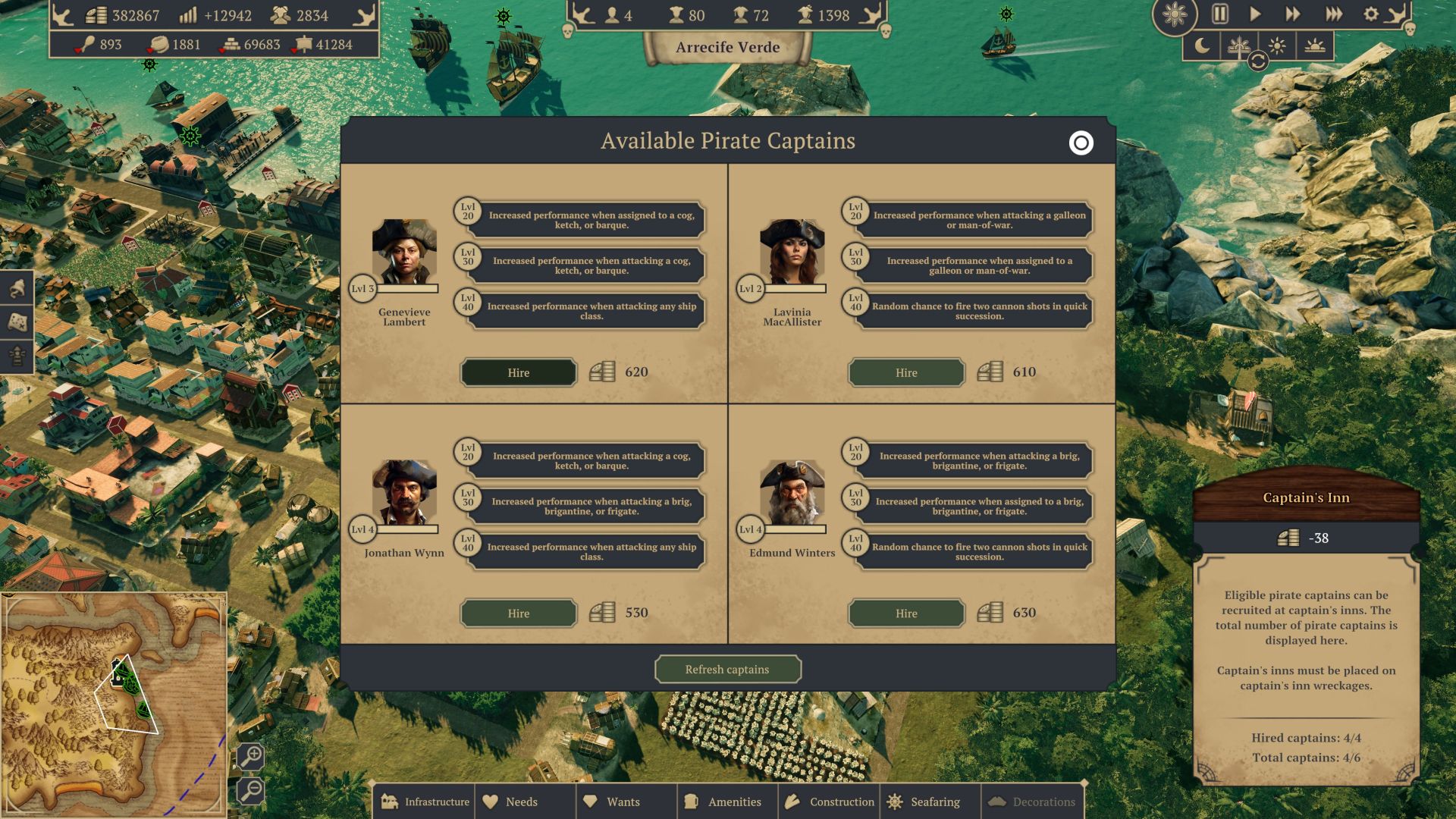Open the treasure map icon in the left sidebar
The width and height of the screenshot is (1456, 819).
tap(18, 322)
